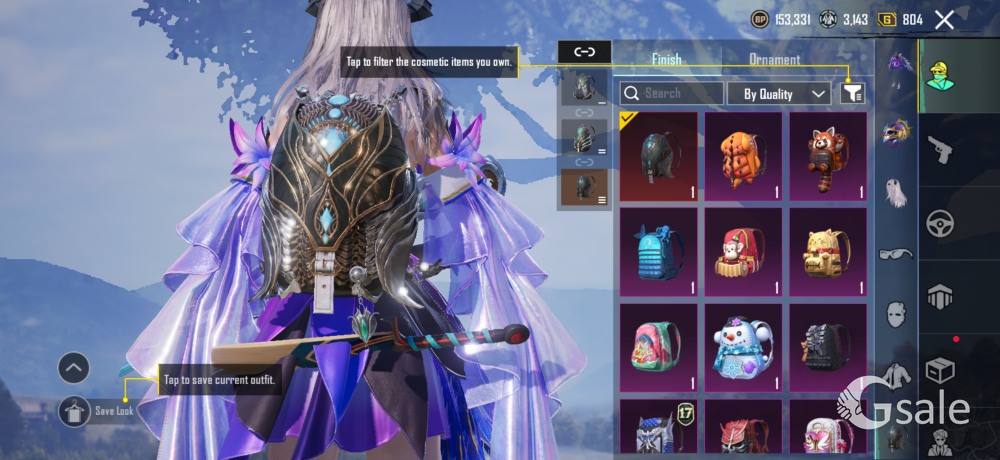Pick the red panda backpack
This screenshot has width=1000, height=460.
click(828, 156)
